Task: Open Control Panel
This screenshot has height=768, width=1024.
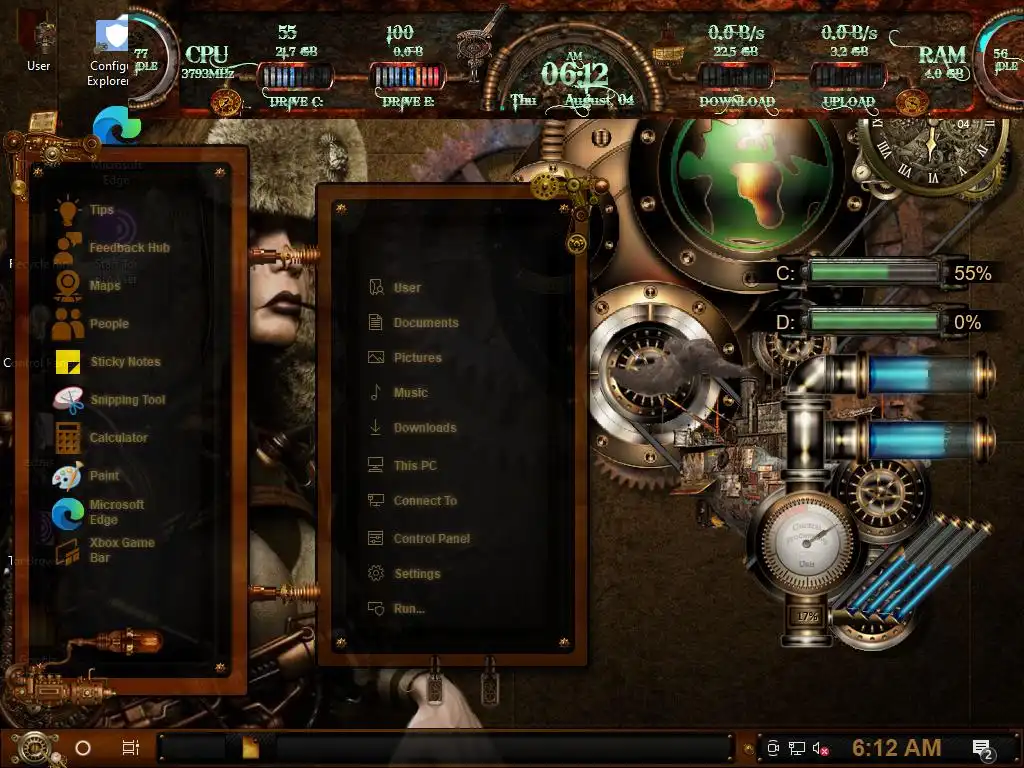Action: (x=431, y=539)
